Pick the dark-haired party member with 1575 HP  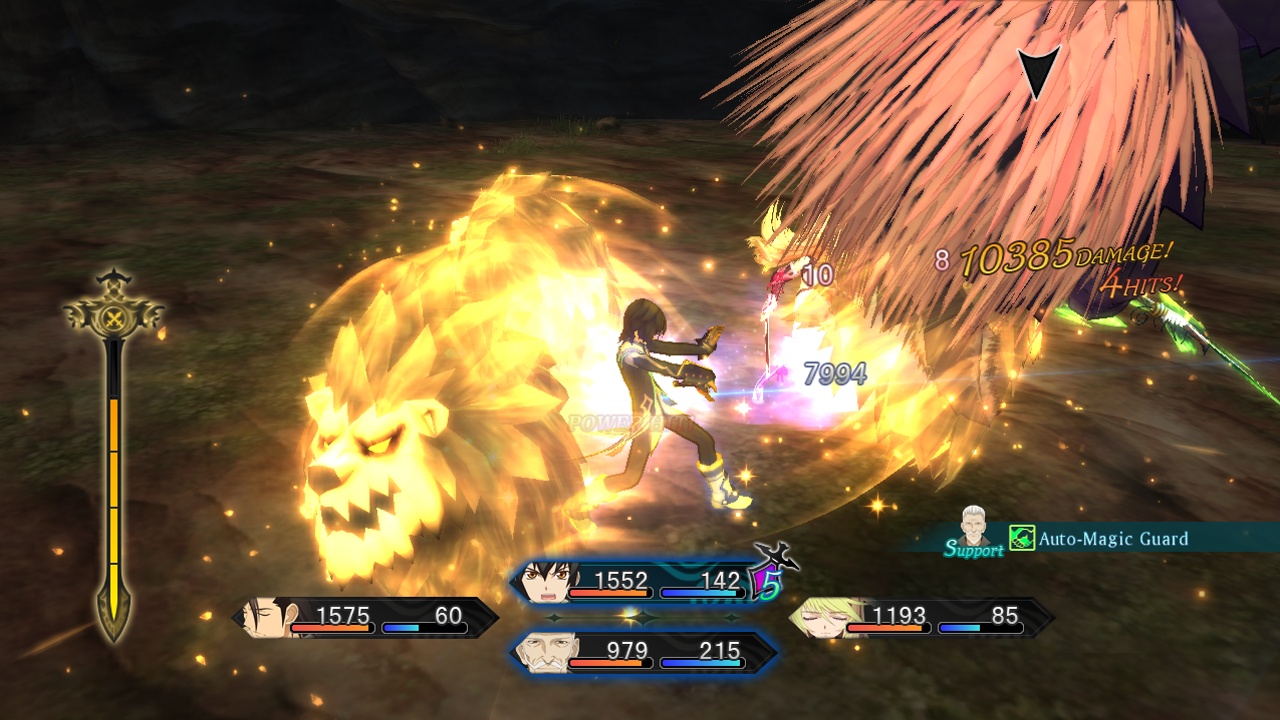pos(365,618)
